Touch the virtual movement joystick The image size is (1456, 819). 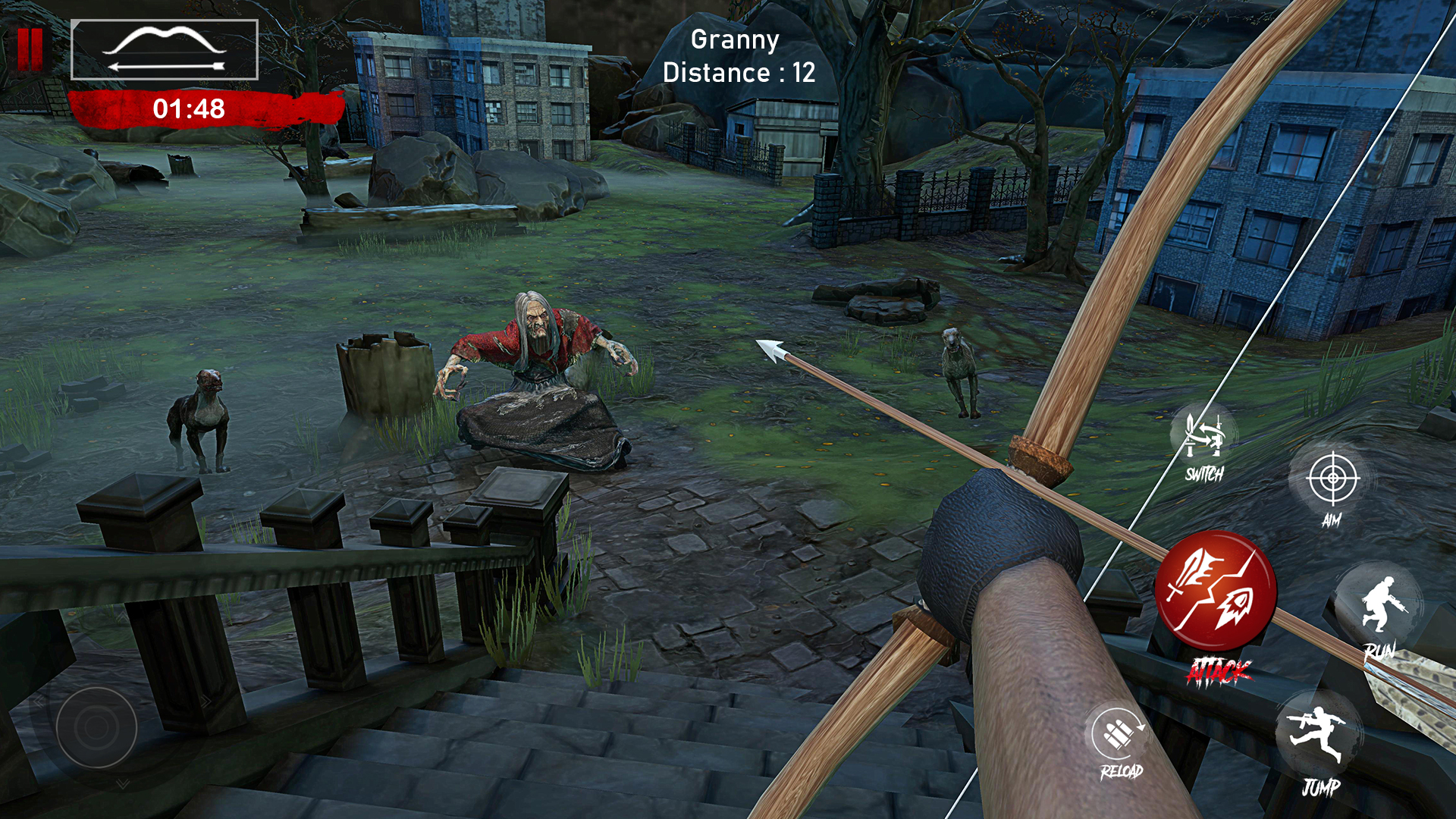[96, 726]
